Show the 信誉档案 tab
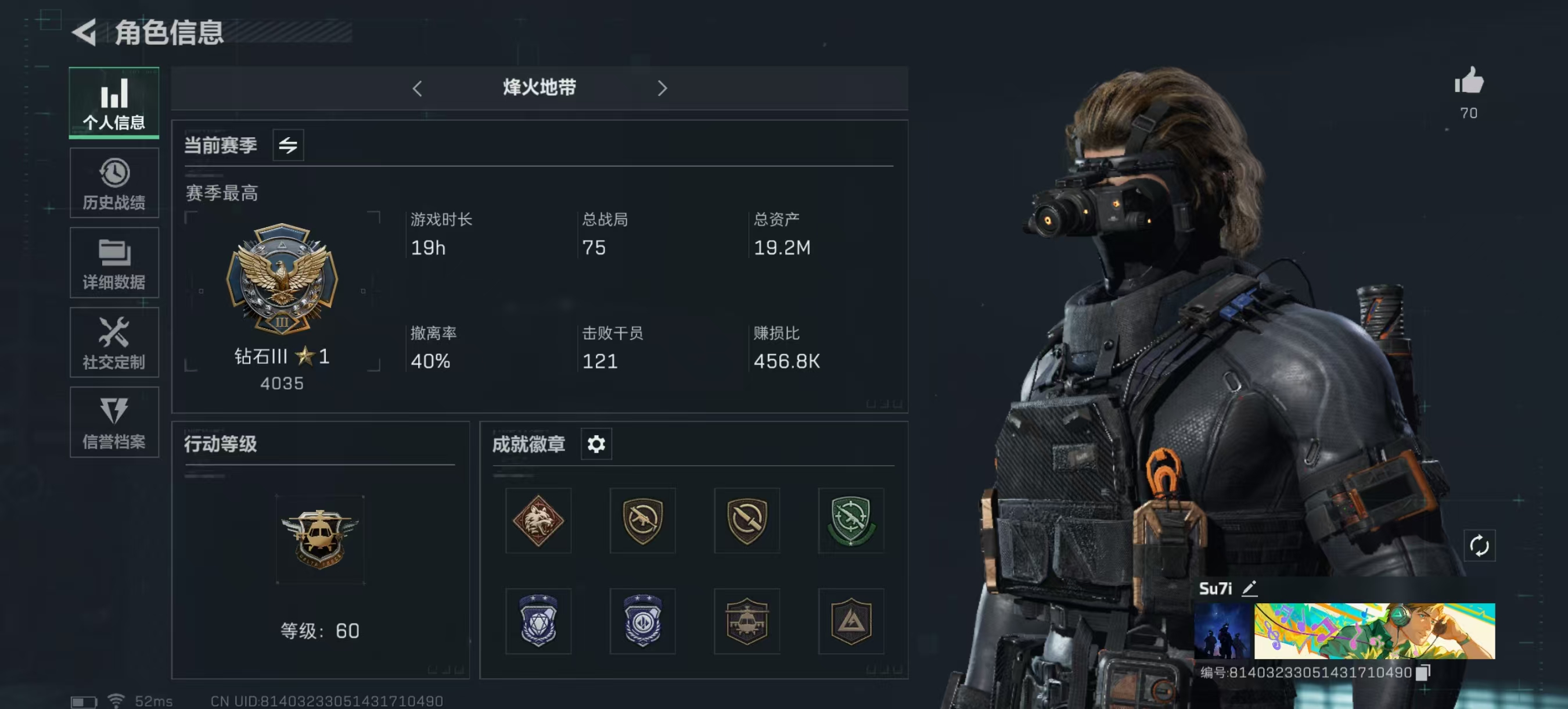Image resolution: width=1568 pixels, height=709 pixels. coord(114,422)
